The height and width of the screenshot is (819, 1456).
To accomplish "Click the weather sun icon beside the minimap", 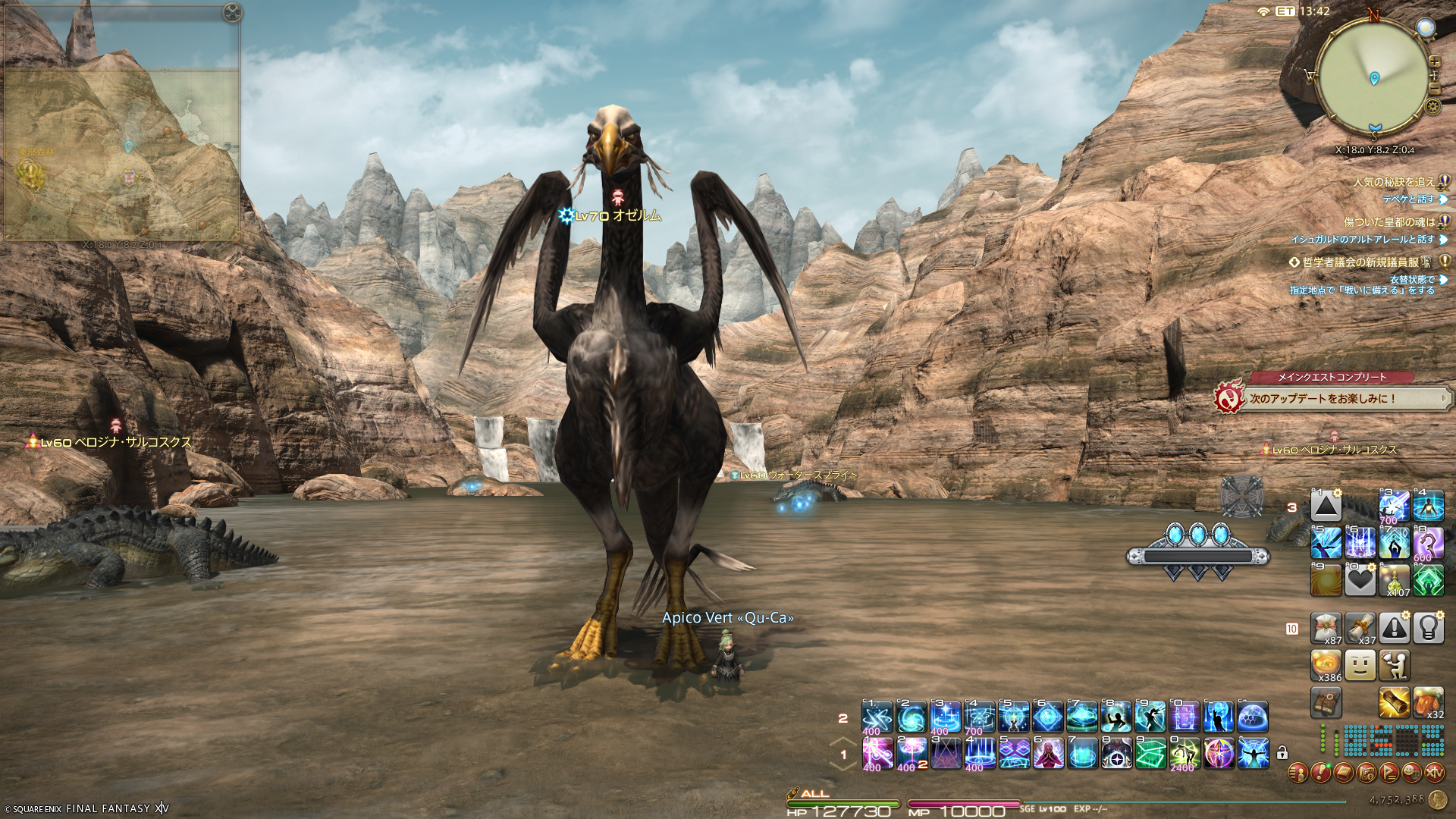I will (1426, 28).
